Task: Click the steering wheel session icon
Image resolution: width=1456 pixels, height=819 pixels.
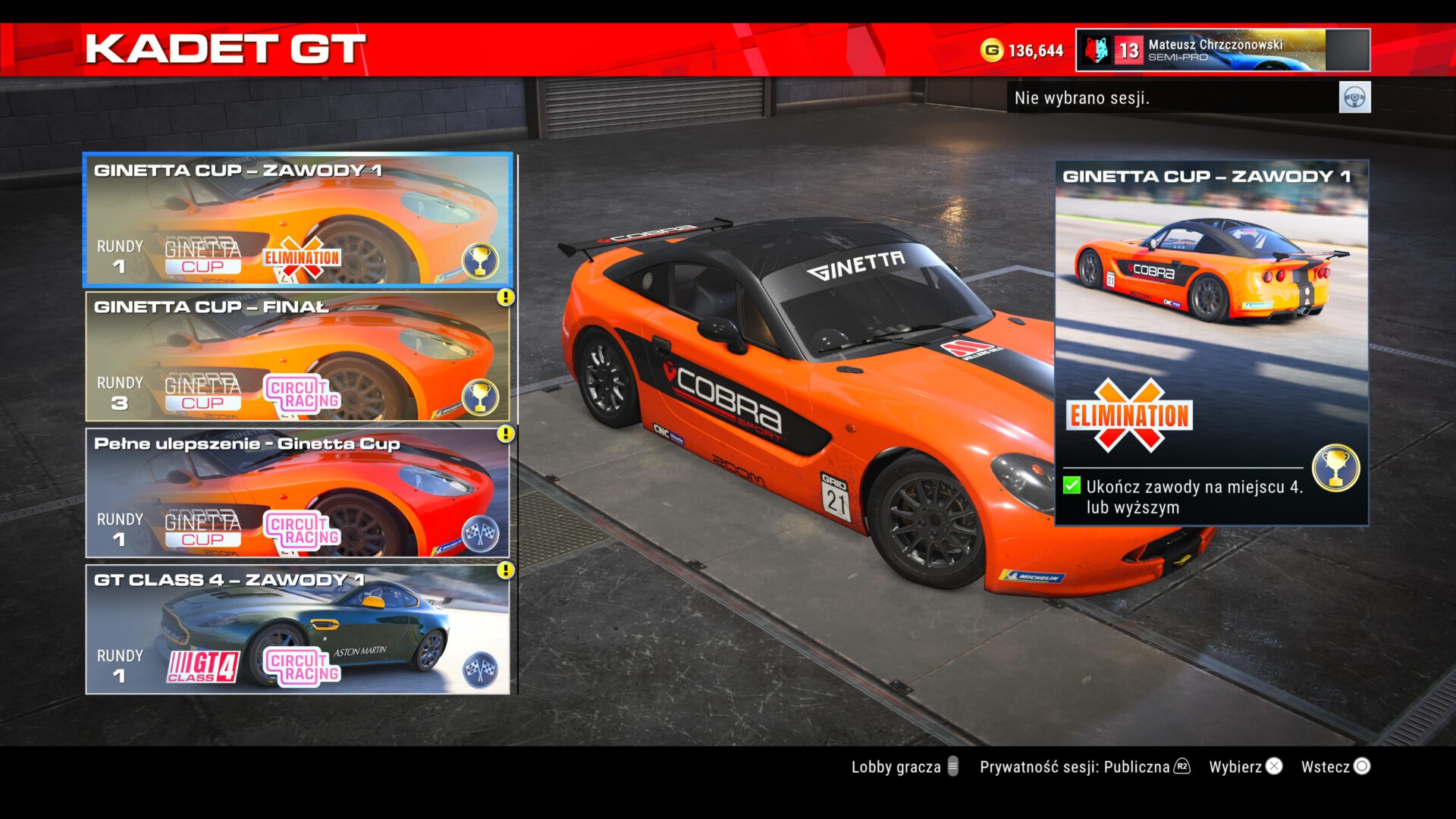Action: click(x=1354, y=98)
